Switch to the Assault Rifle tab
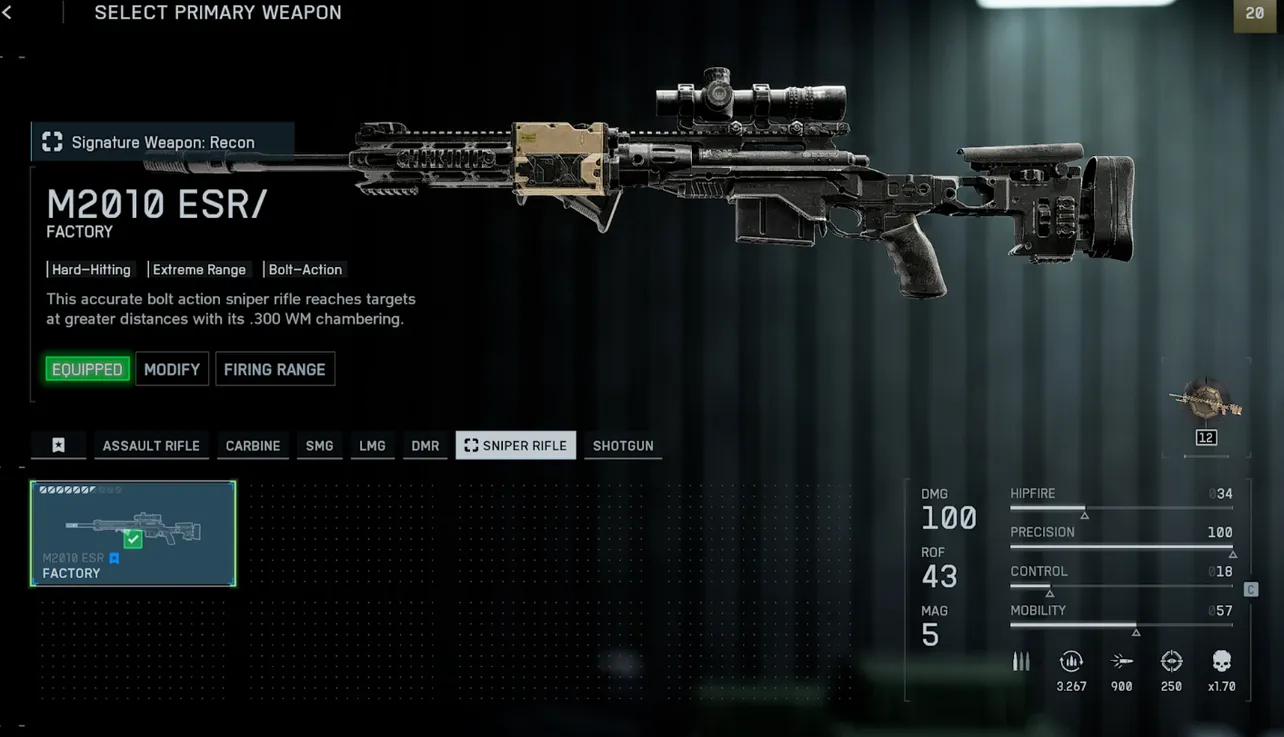 (151, 445)
